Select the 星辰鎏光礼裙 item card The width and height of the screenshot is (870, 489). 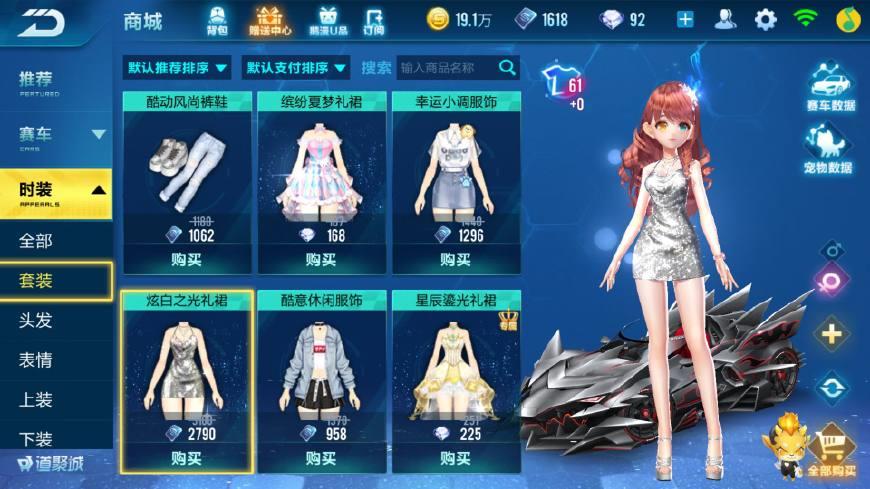455,370
